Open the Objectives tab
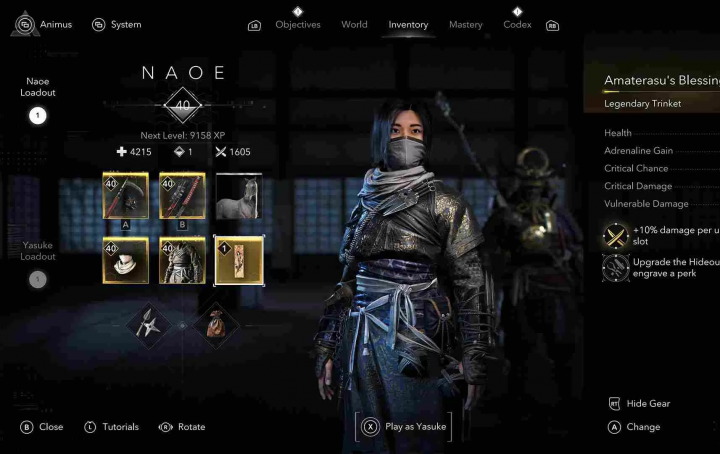The width and height of the screenshot is (720, 454). pos(297,25)
